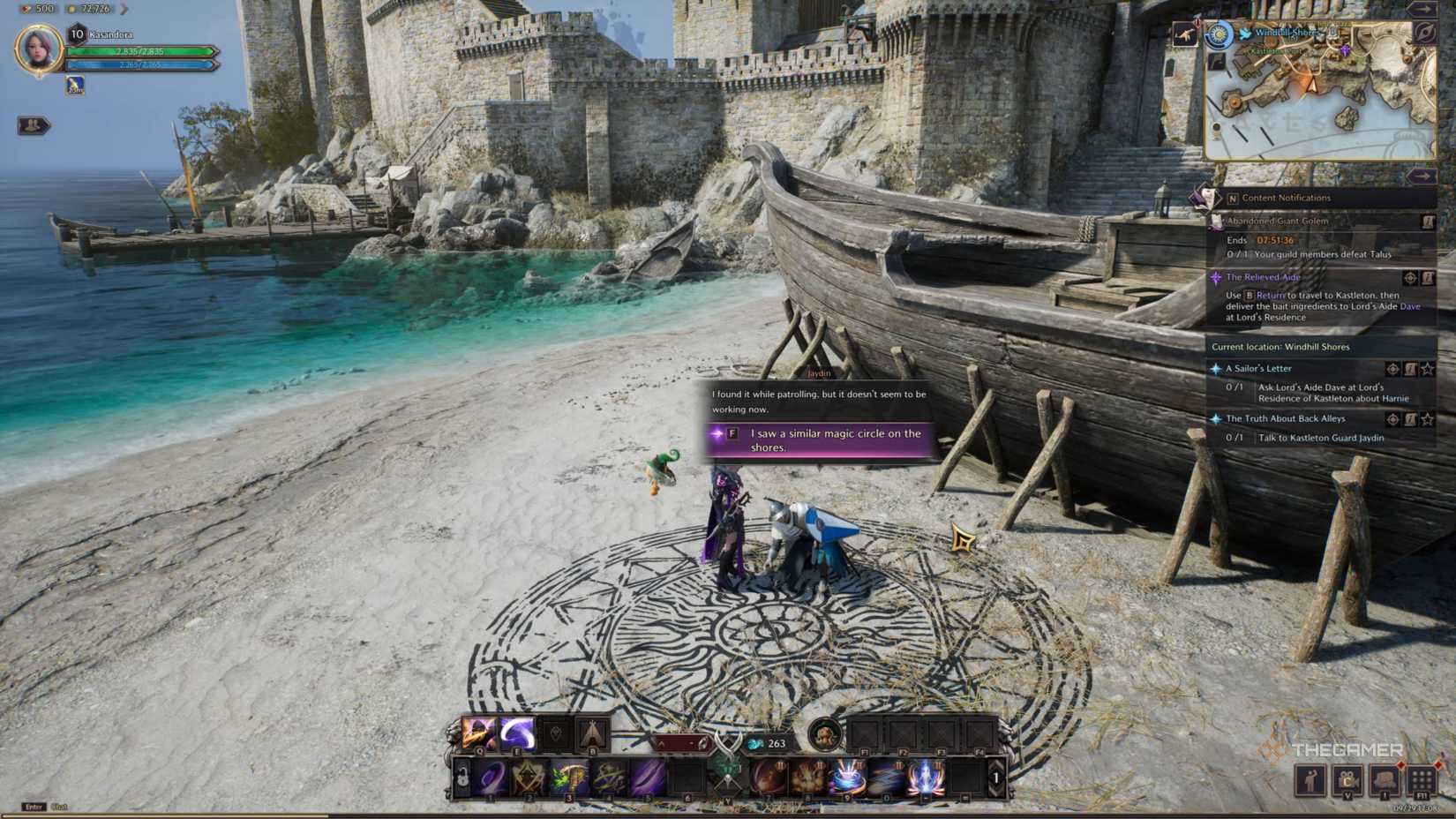
Task: Open the inventory bag icon (I)
Action: point(1385,780)
